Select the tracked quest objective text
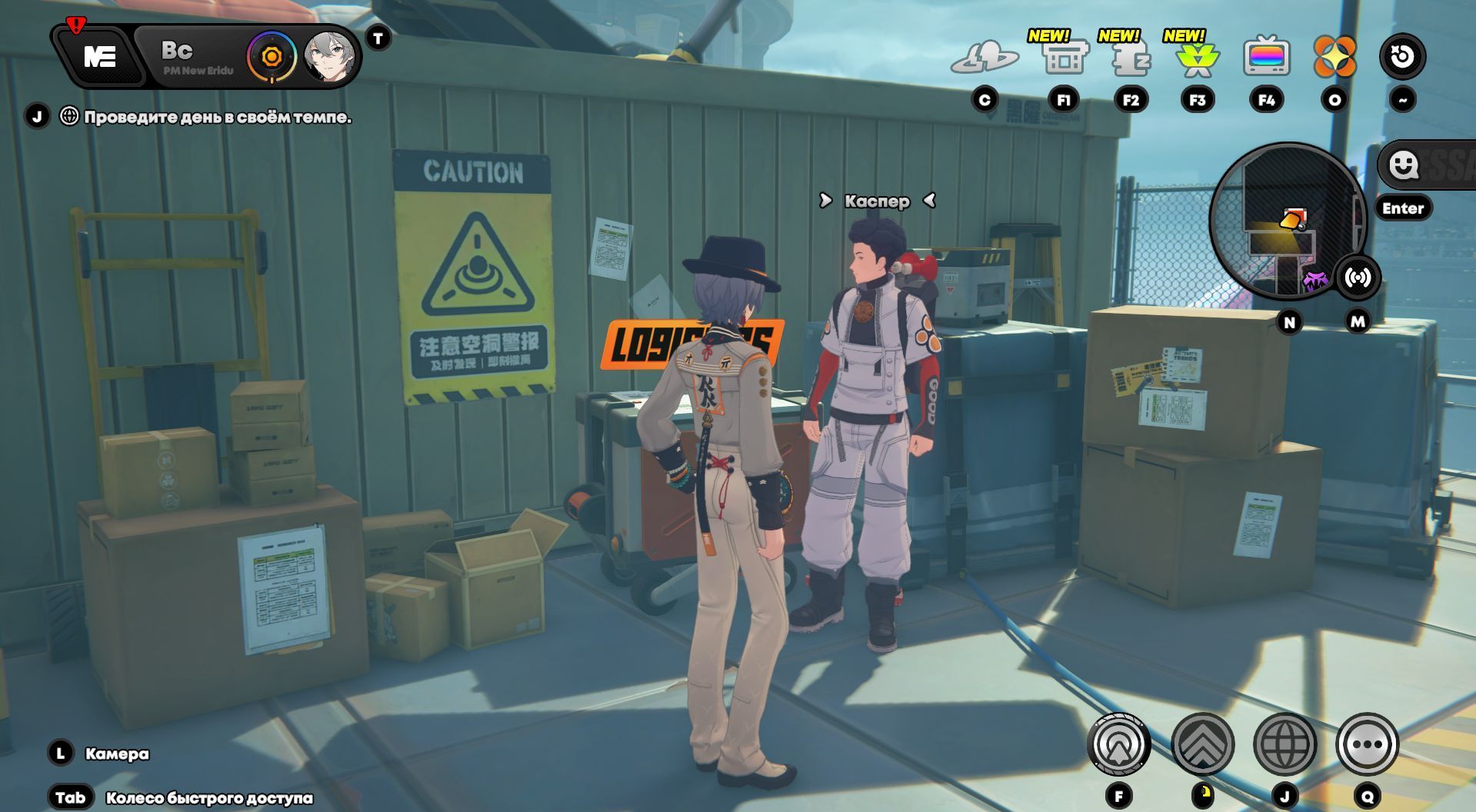 tap(217, 118)
